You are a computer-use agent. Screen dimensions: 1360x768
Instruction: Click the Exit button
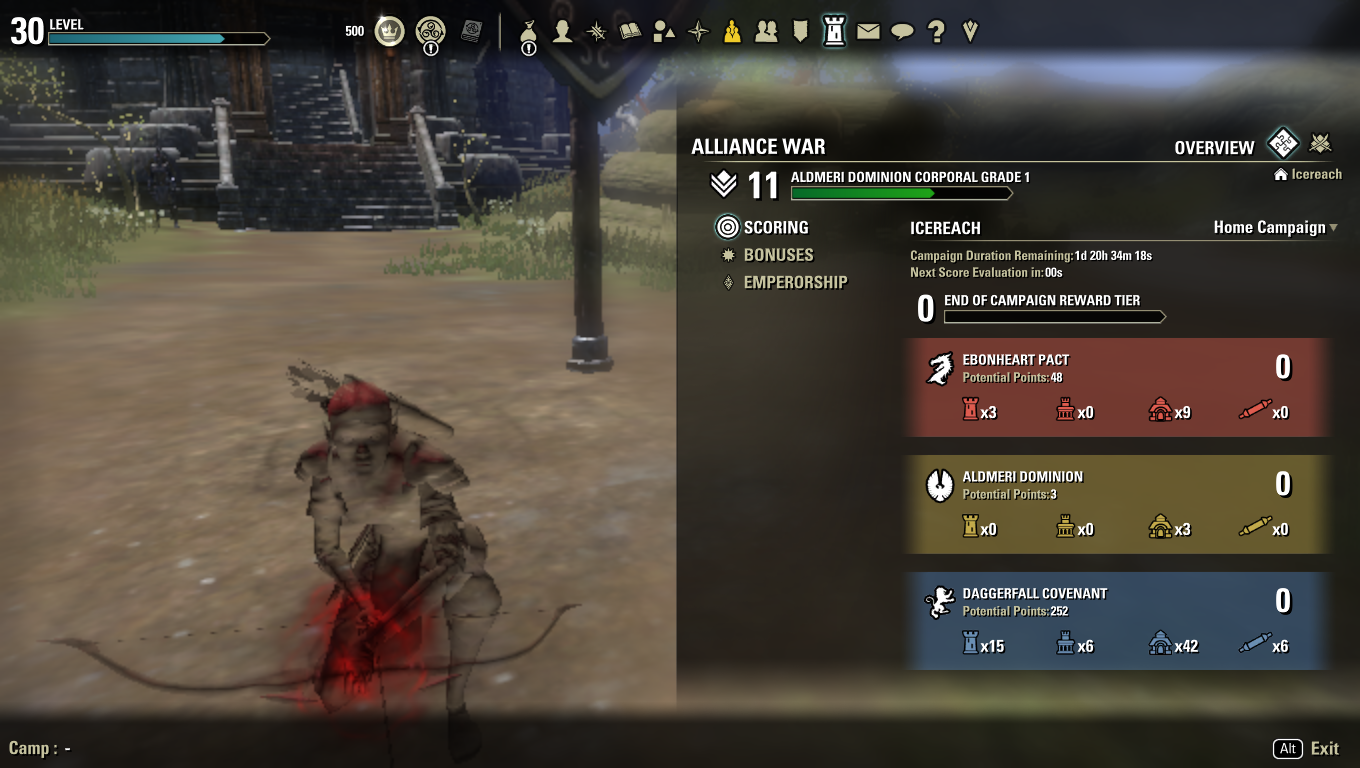(x=1324, y=749)
